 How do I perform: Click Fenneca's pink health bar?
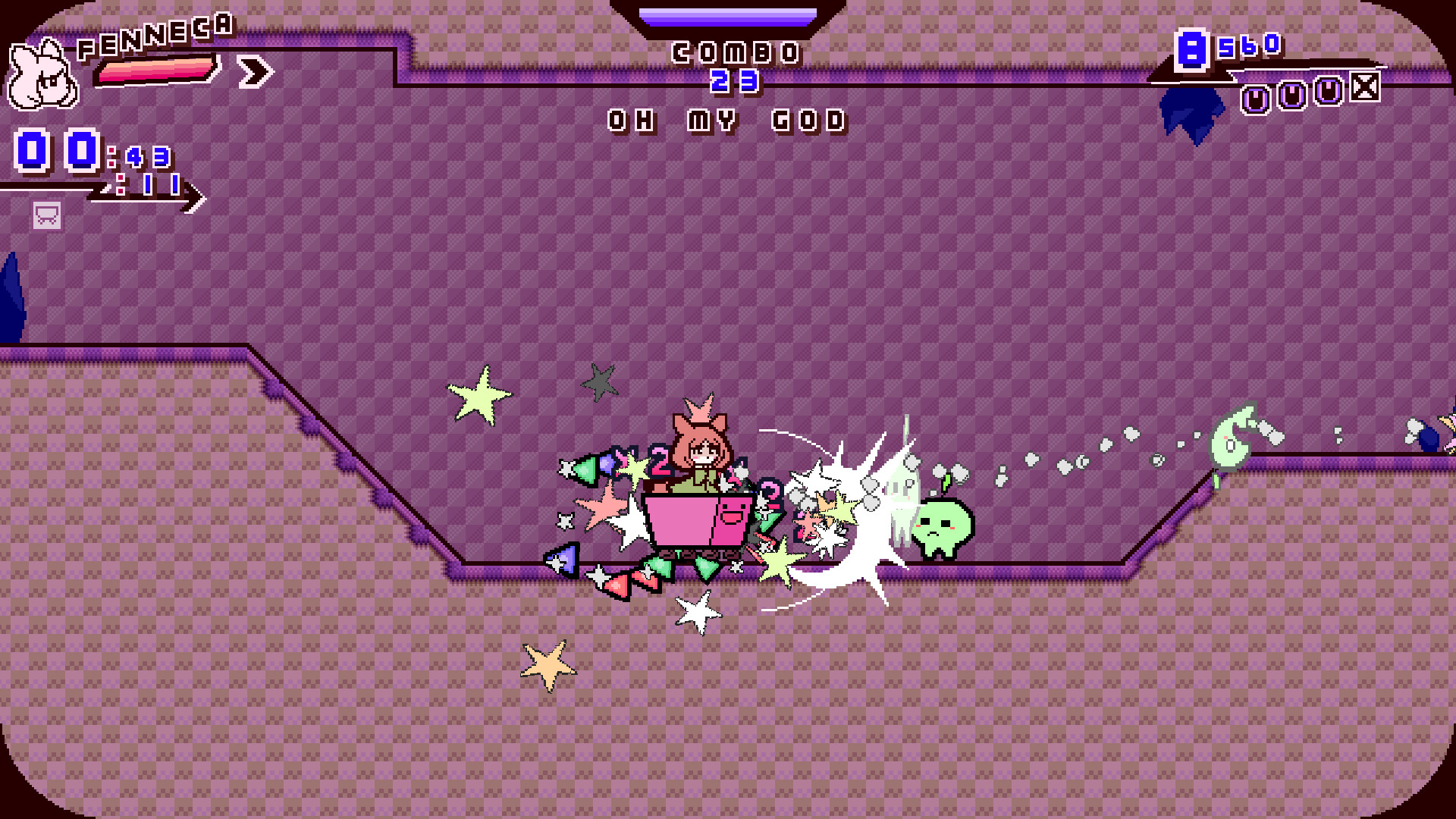point(155,72)
